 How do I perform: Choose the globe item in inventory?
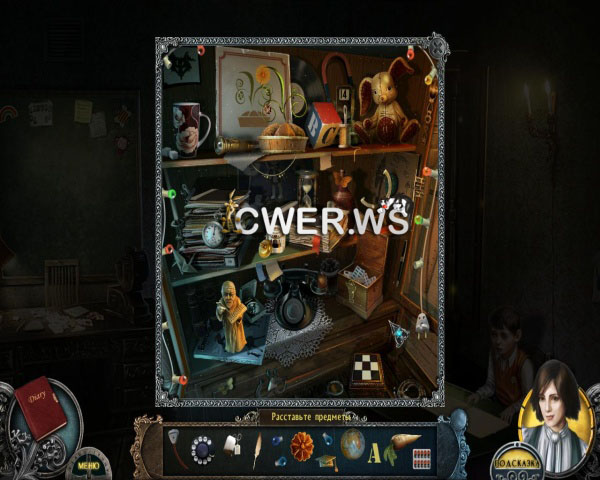pos(352,445)
